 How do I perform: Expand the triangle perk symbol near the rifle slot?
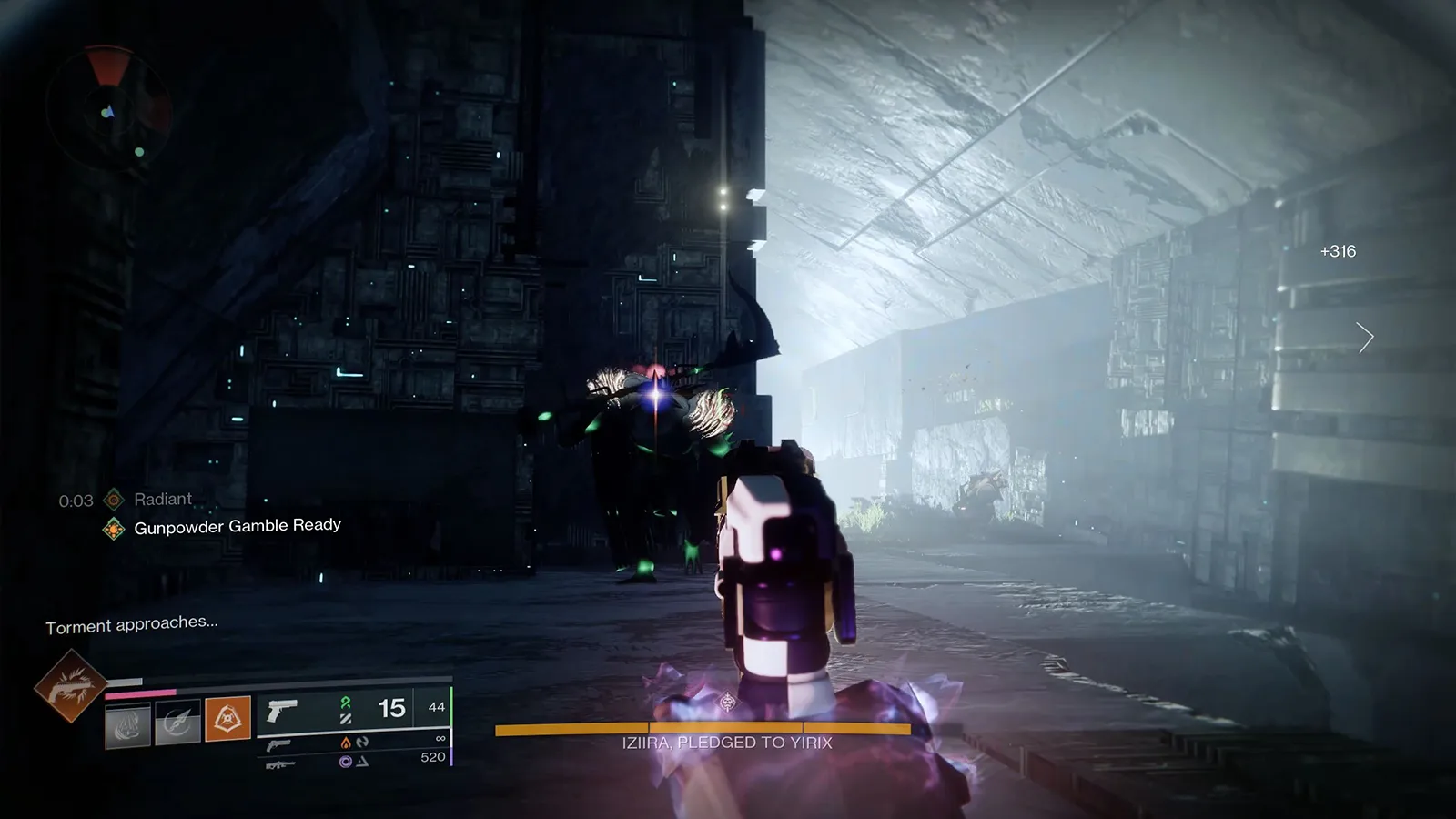coord(362,763)
